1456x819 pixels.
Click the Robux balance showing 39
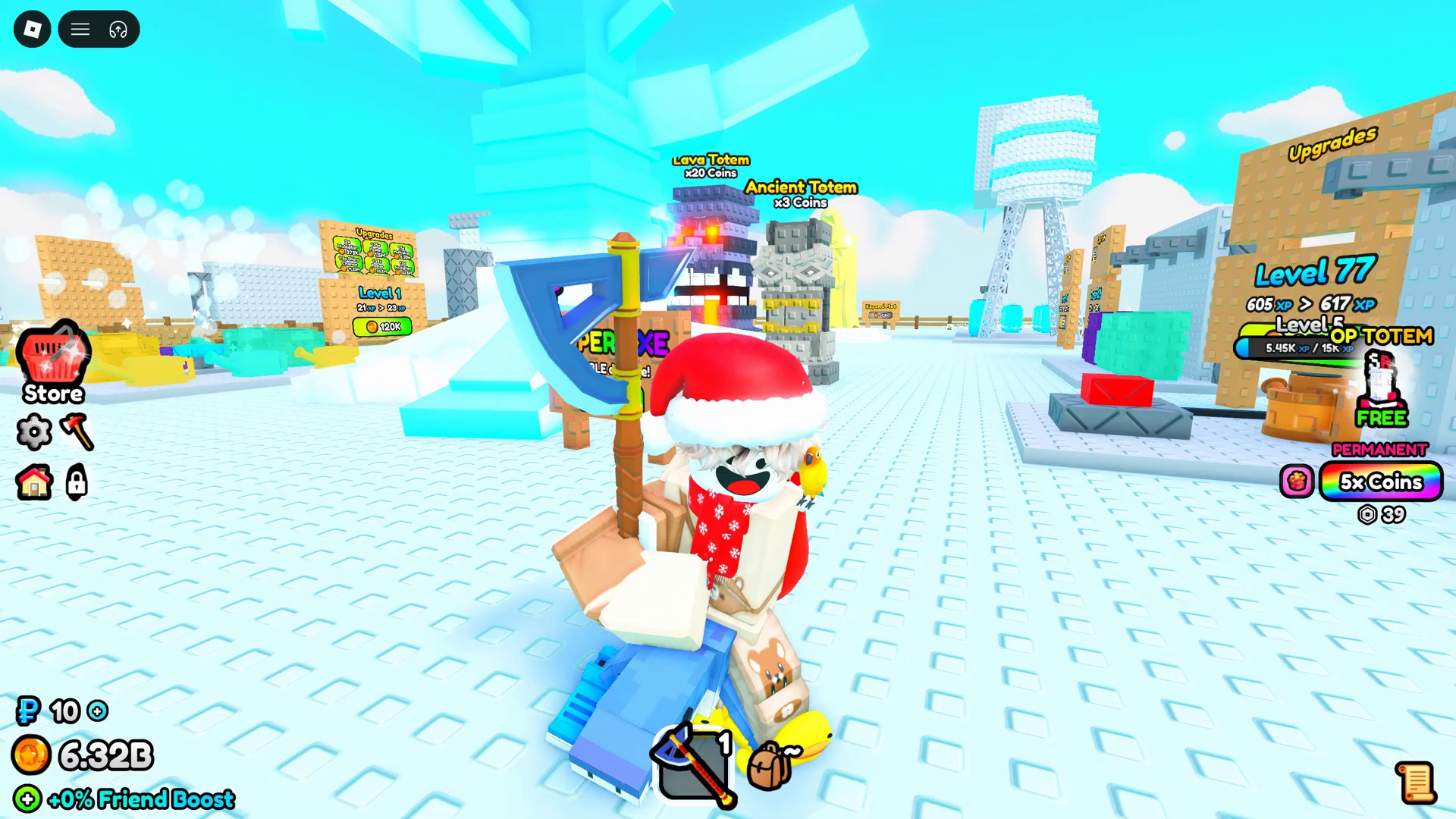point(1384,515)
